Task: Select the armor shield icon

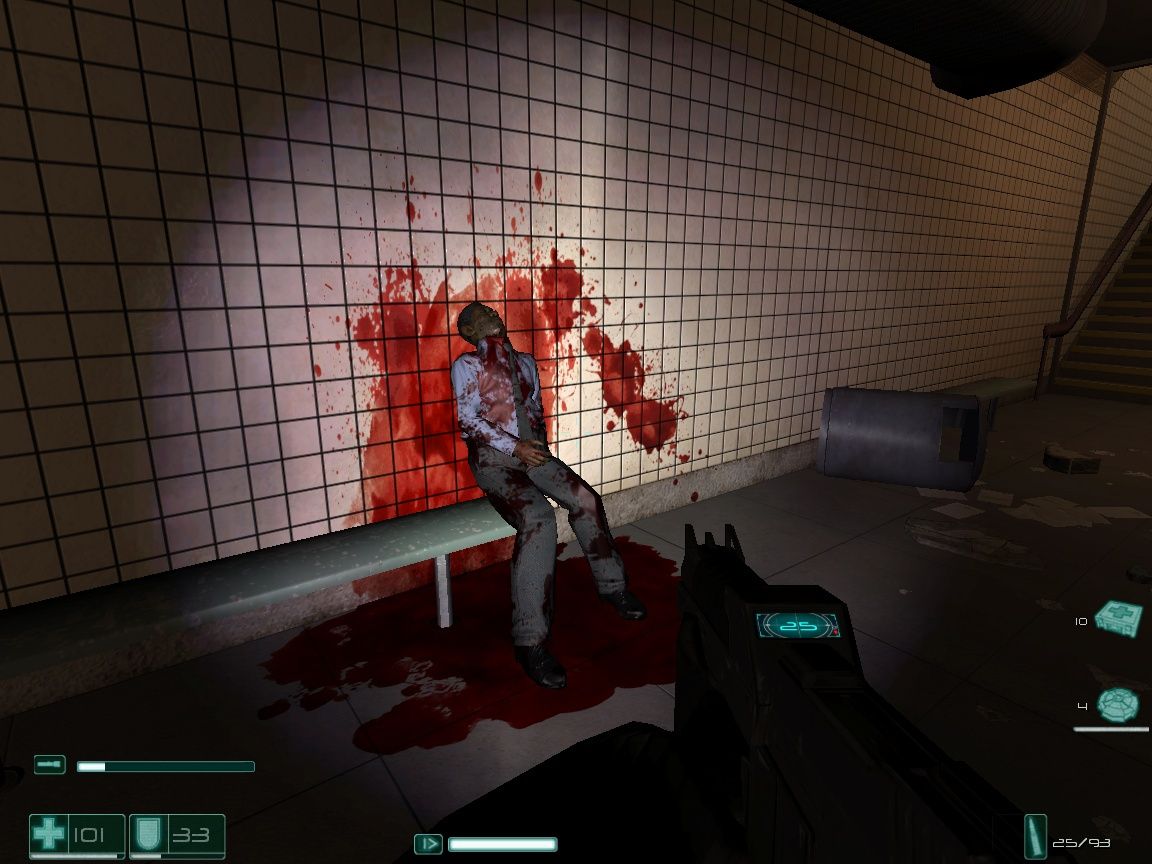Action: click(147, 835)
